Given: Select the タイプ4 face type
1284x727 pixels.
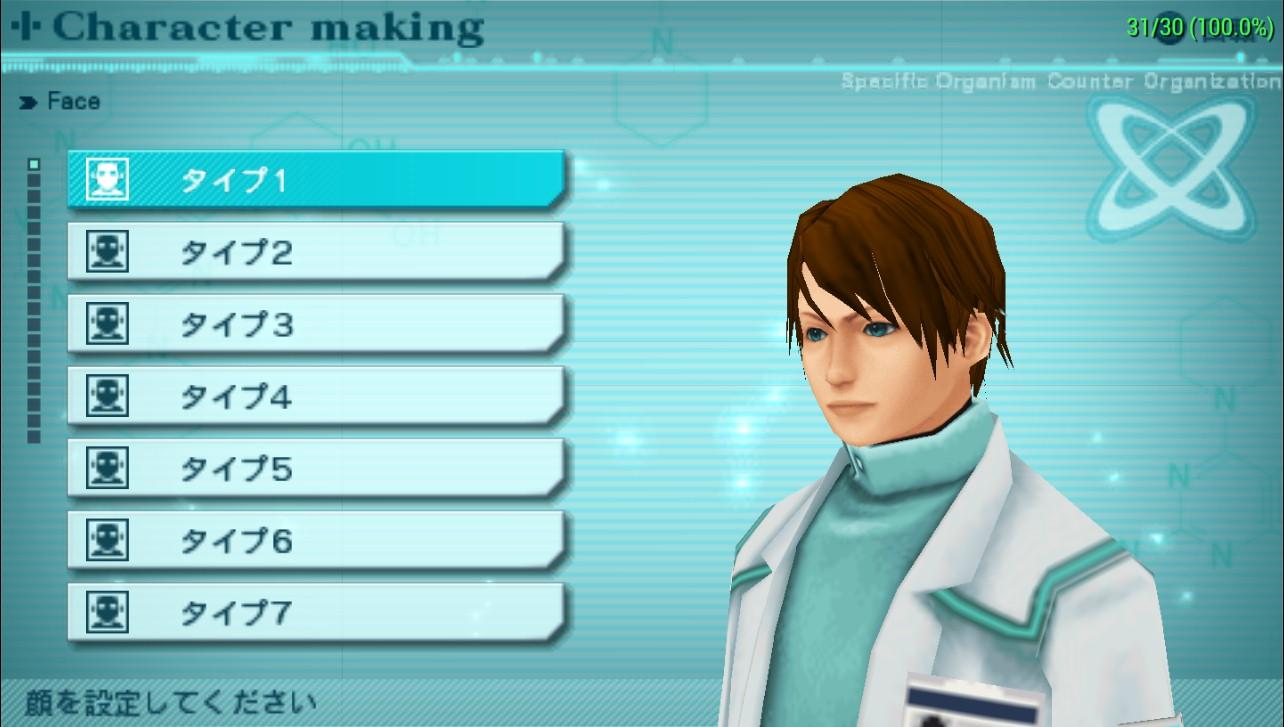Looking at the screenshot, I should [x=315, y=397].
